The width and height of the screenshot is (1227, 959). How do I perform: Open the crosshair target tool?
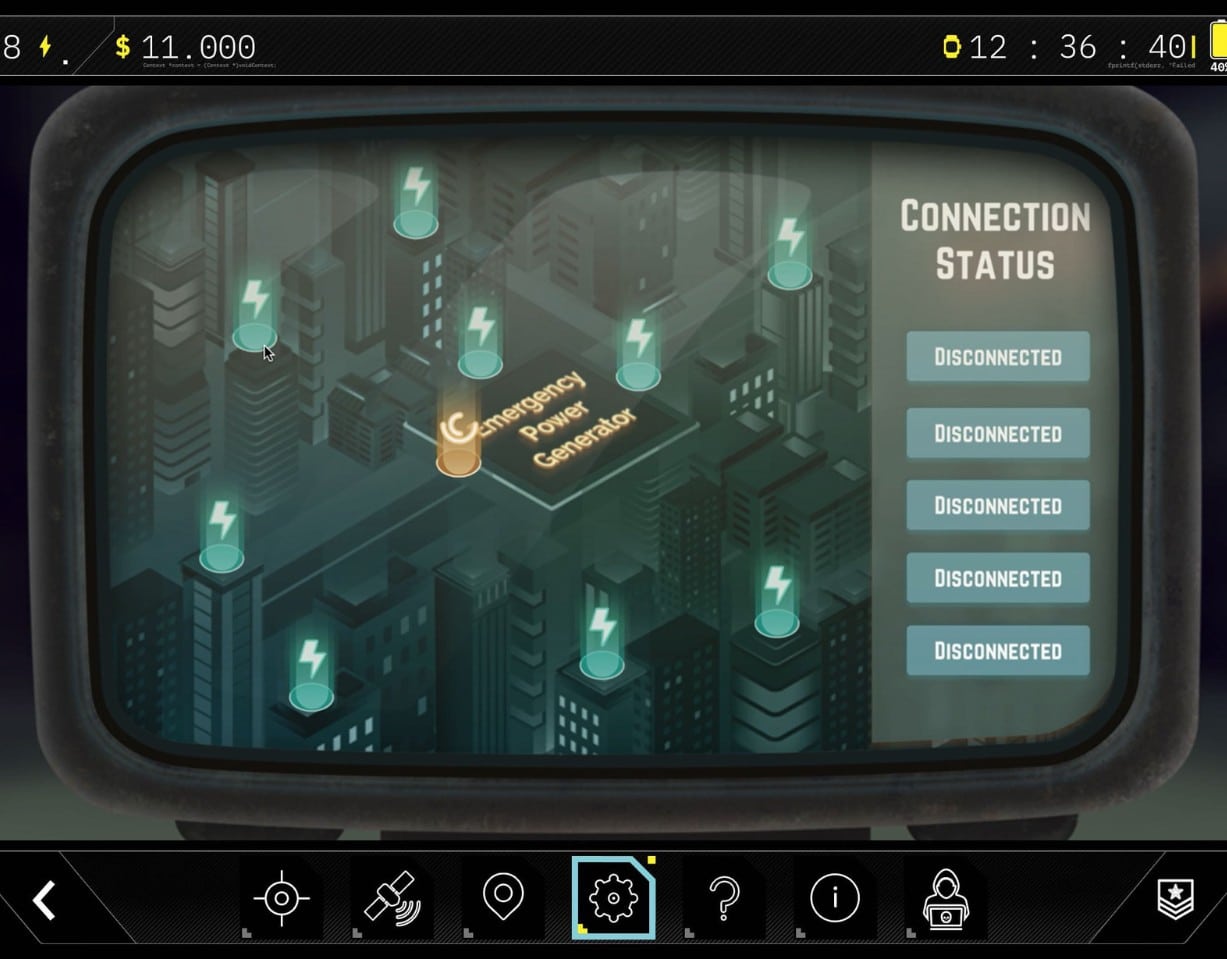point(281,898)
